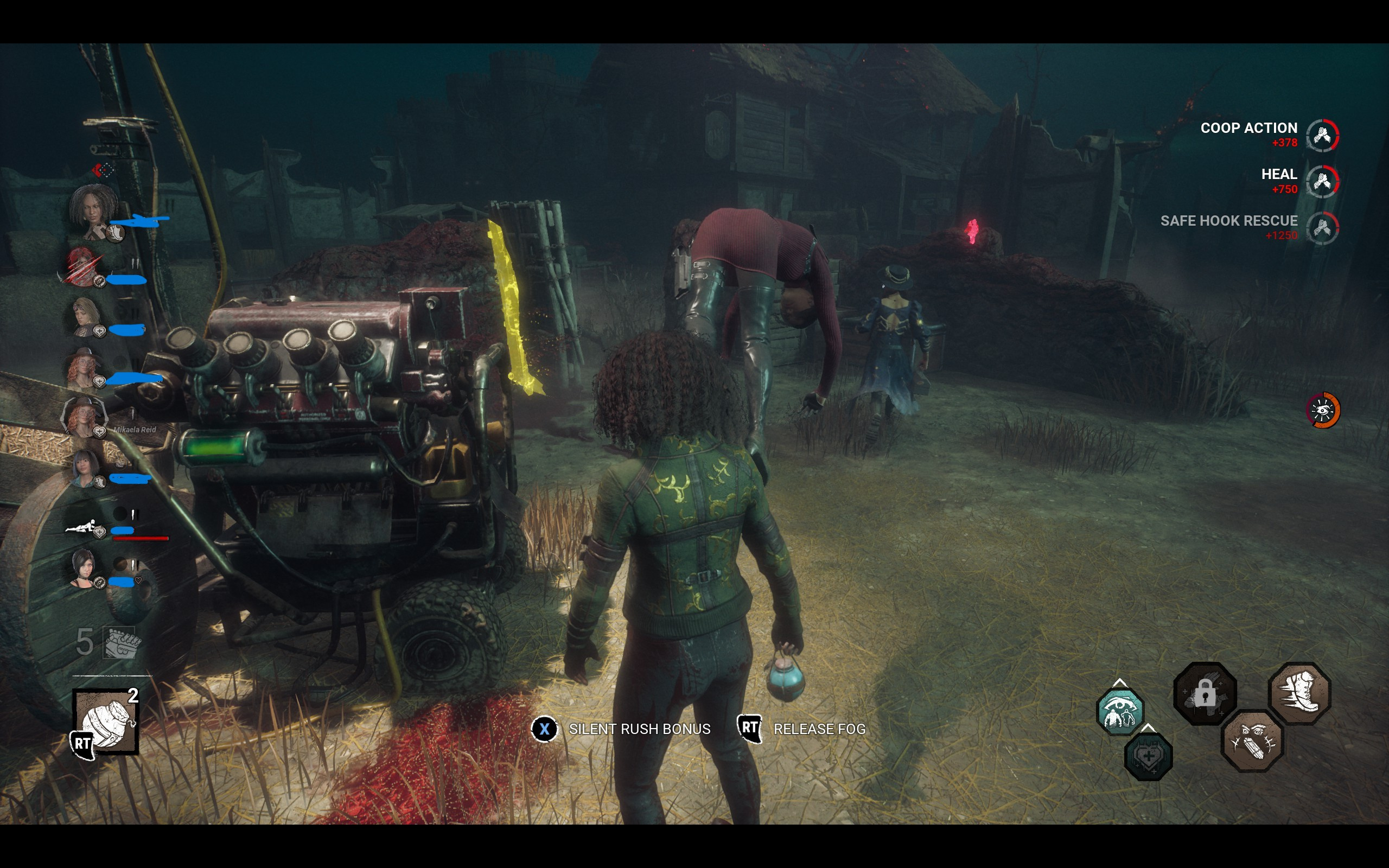The width and height of the screenshot is (1389, 868).
Task: Click the teal eye over survivors perk
Action: (x=1119, y=712)
